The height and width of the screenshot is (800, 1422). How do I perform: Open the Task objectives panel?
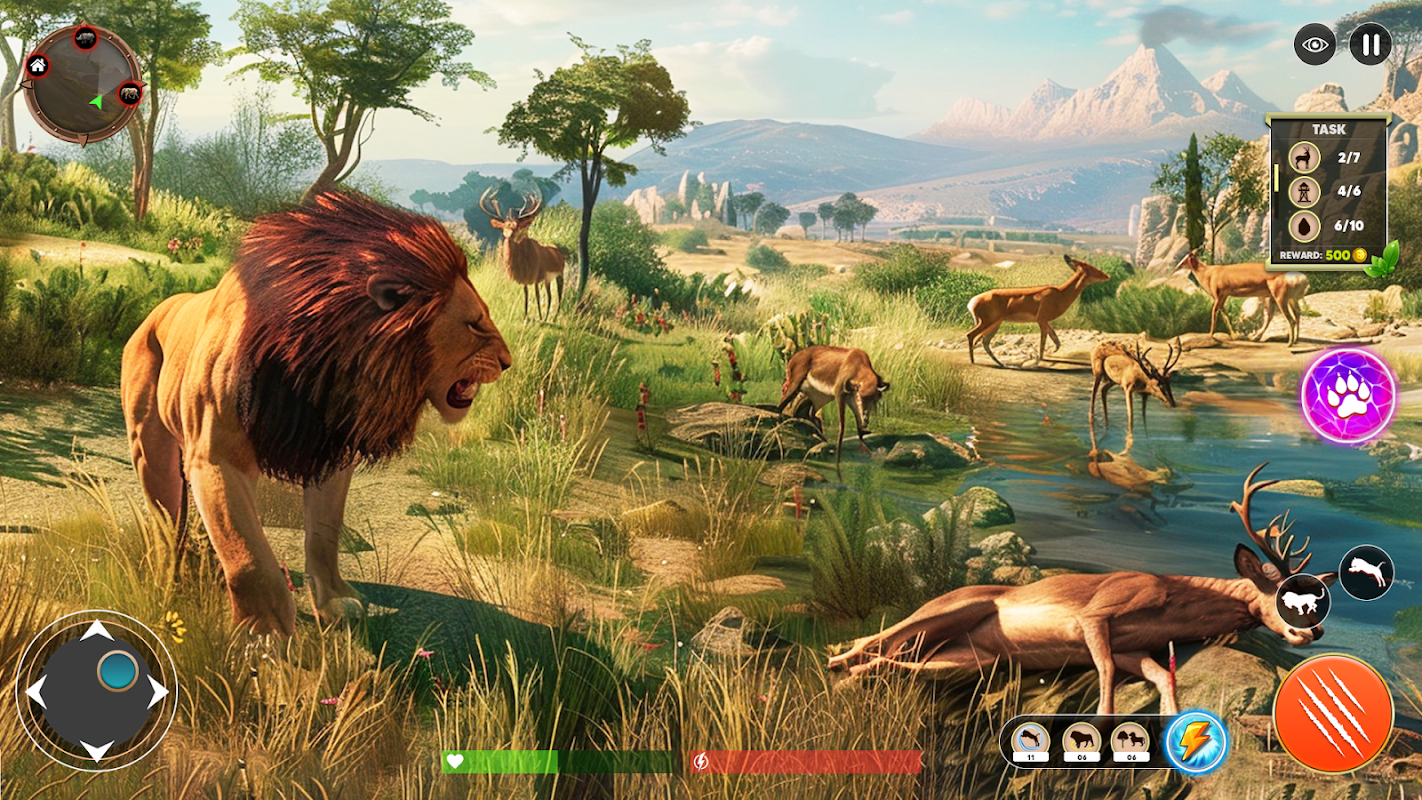pos(1328,129)
